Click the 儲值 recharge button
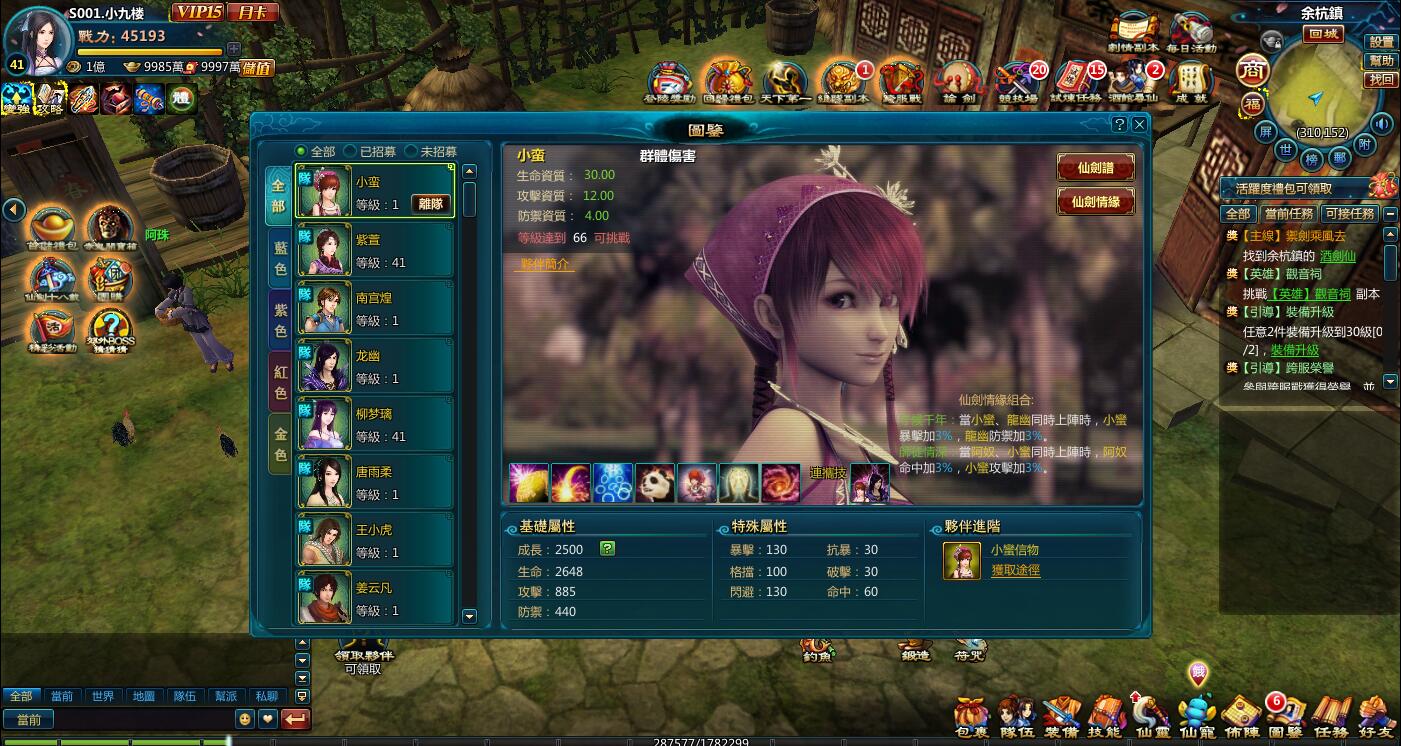Screen dimensions: 1401x746 coord(257,68)
